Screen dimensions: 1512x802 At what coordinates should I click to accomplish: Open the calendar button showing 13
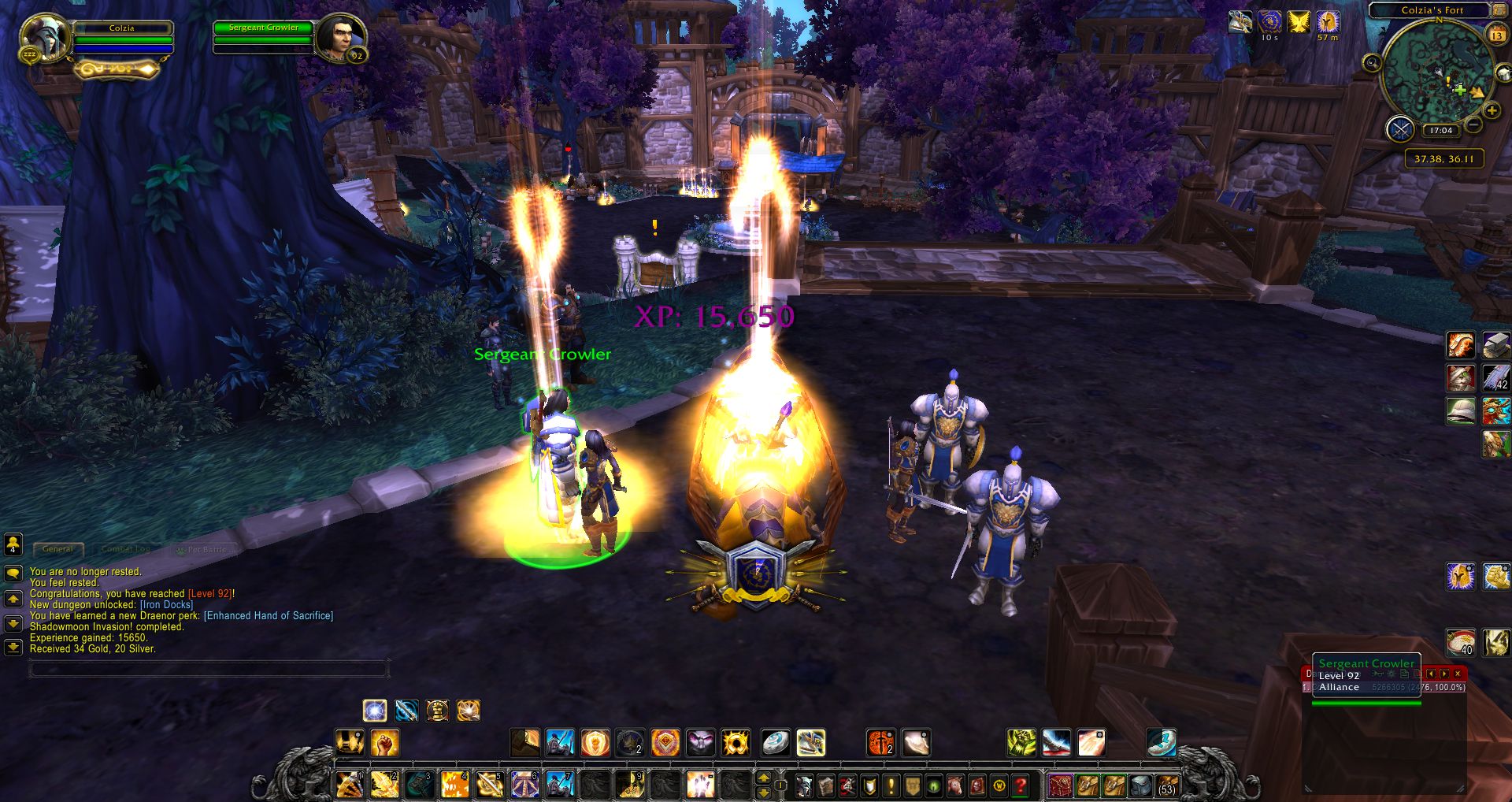click(x=1496, y=35)
